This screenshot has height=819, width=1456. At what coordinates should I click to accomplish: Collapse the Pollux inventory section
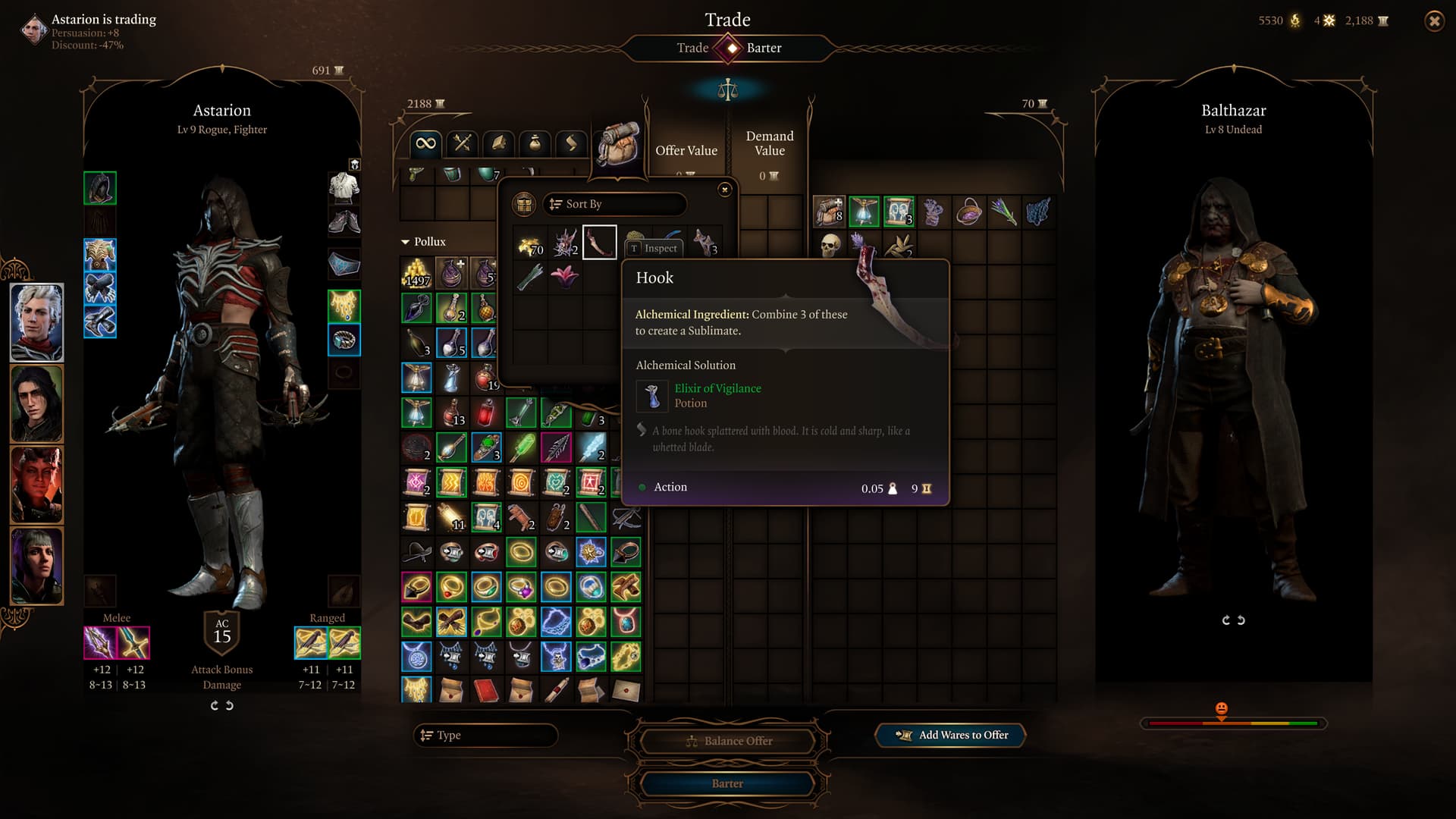click(x=405, y=242)
